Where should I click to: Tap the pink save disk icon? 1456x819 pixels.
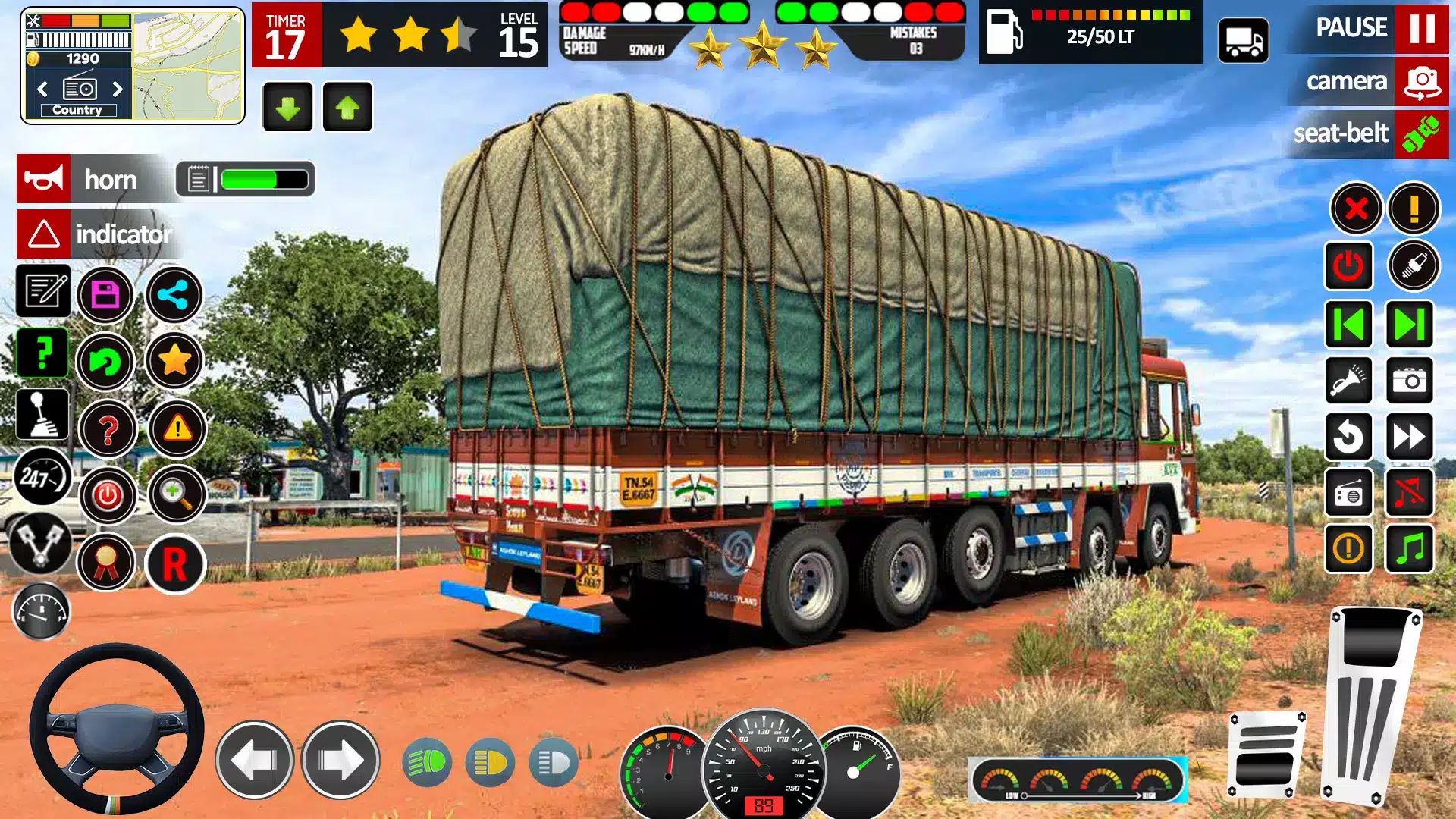105,294
